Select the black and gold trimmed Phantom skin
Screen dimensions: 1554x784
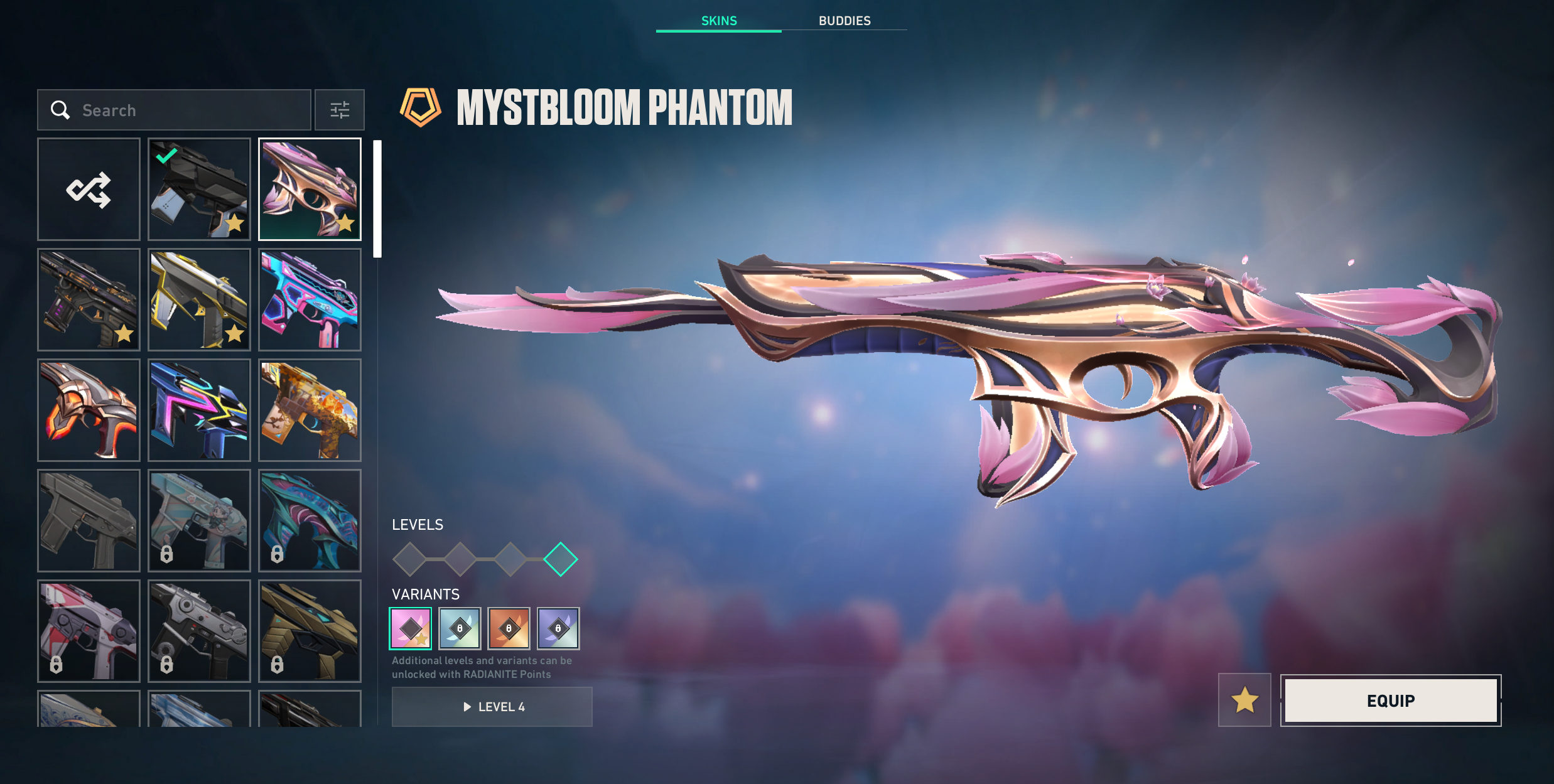point(199,300)
